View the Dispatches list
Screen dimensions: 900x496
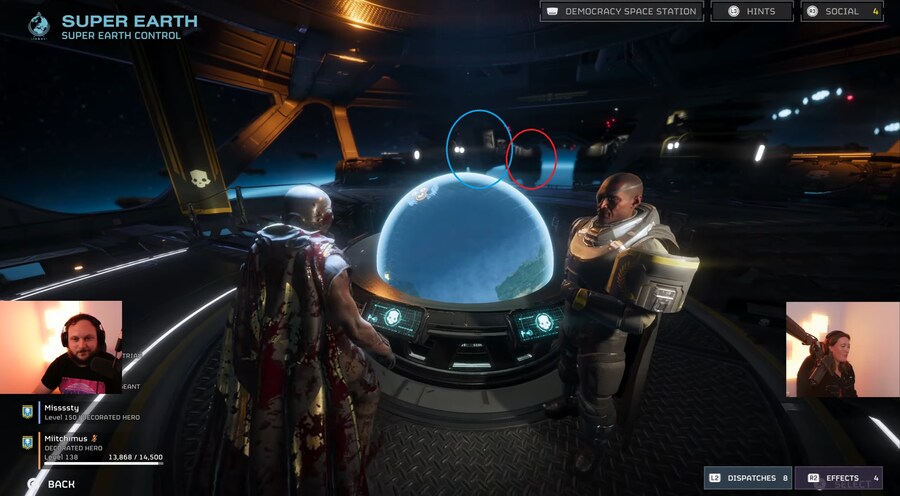pyautogui.click(x=747, y=478)
